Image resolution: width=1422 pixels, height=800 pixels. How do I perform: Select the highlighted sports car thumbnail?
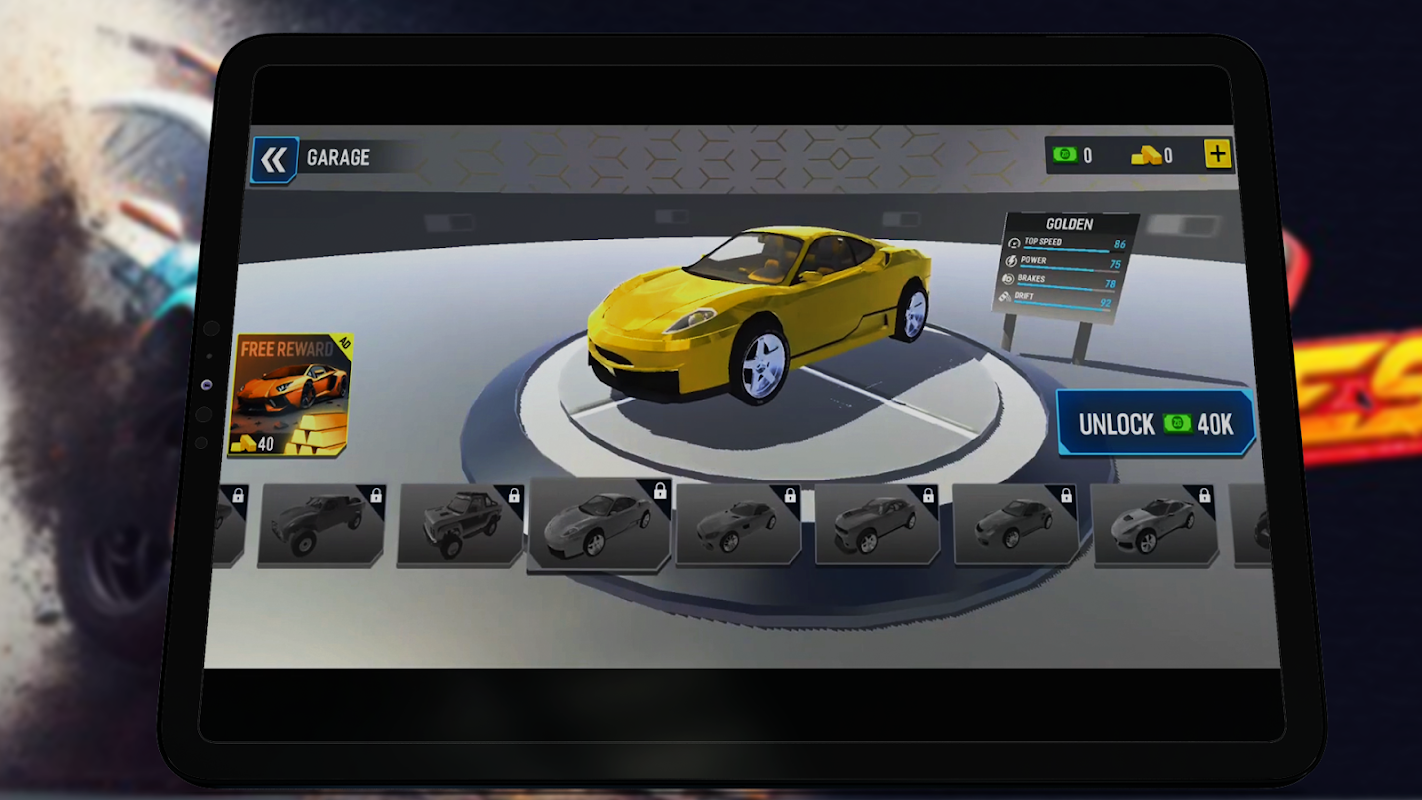(x=599, y=526)
